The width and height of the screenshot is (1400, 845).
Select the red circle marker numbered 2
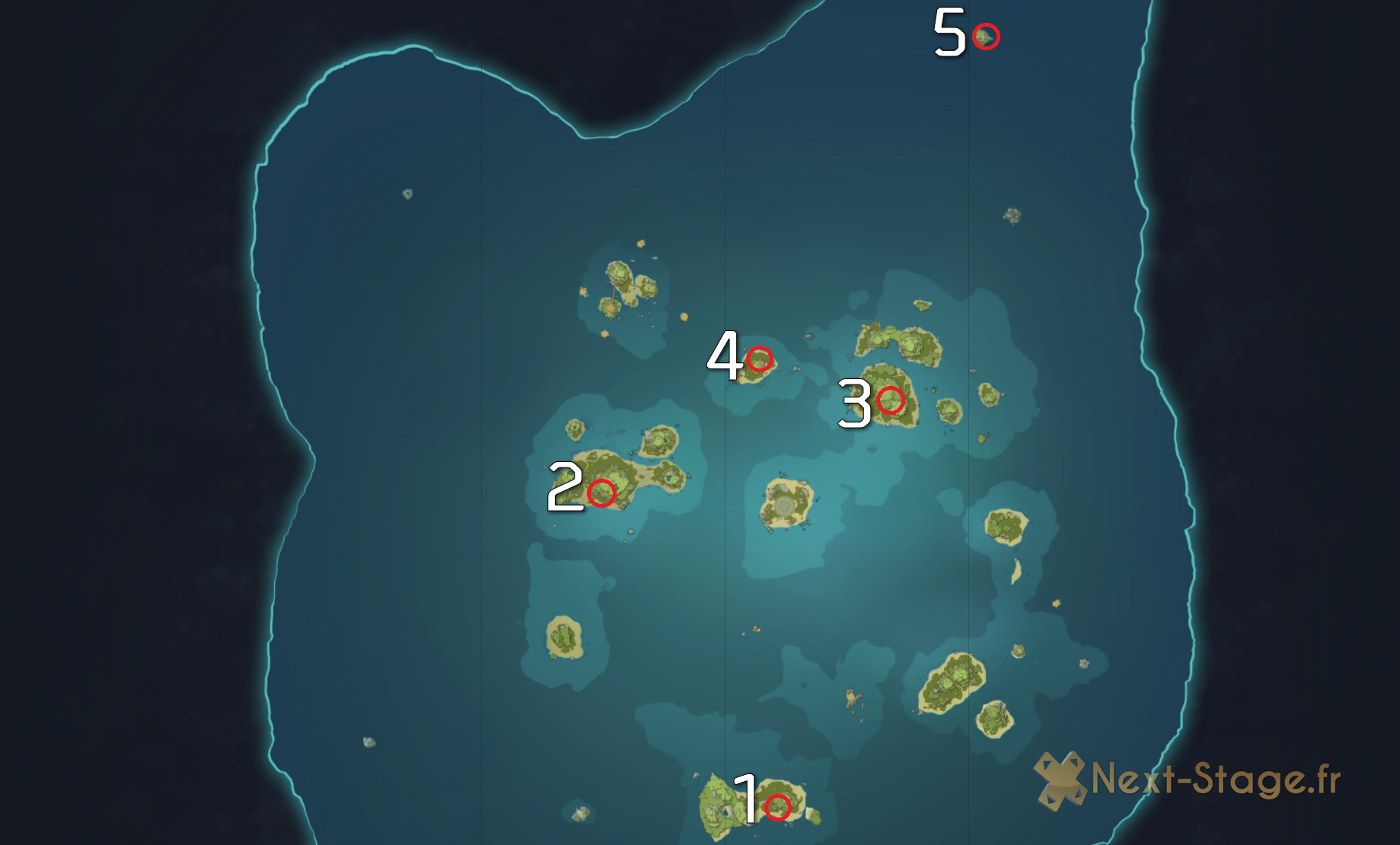pyautogui.click(x=601, y=493)
